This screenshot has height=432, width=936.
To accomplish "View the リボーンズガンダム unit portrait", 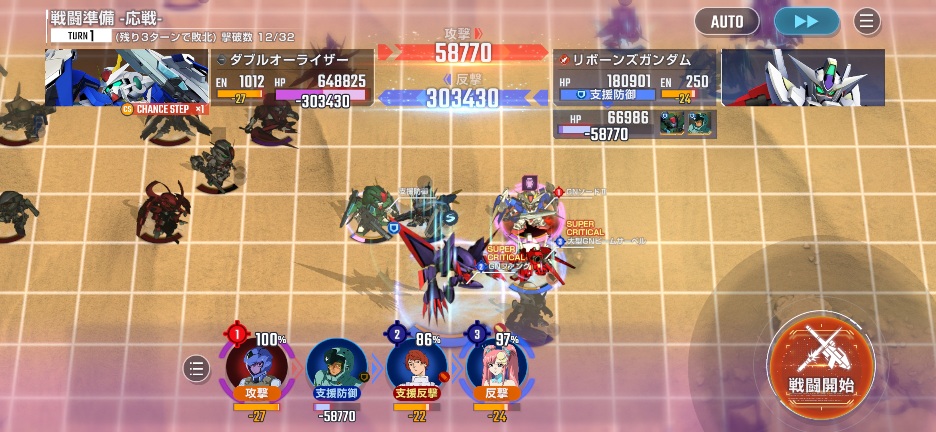I will pyautogui.click(x=803, y=77).
